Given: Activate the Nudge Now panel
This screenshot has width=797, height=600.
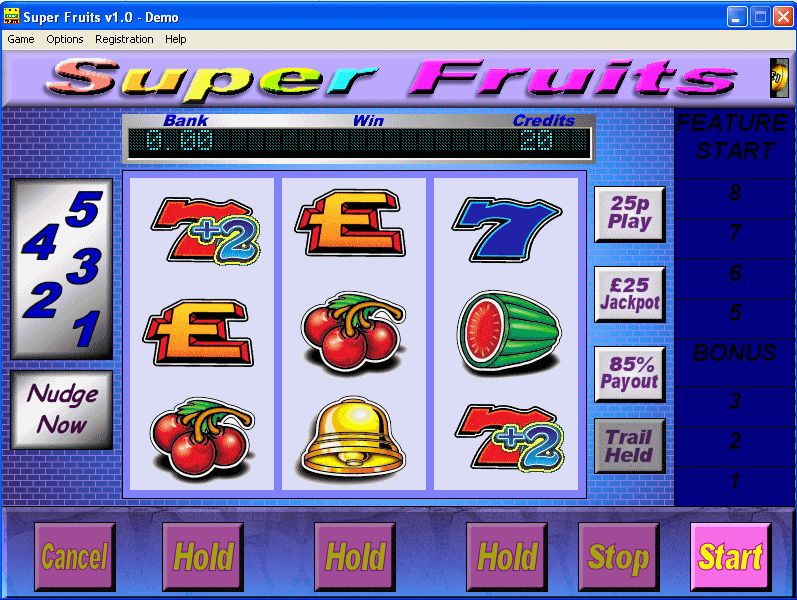Looking at the screenshot, I should coord(62,408).
